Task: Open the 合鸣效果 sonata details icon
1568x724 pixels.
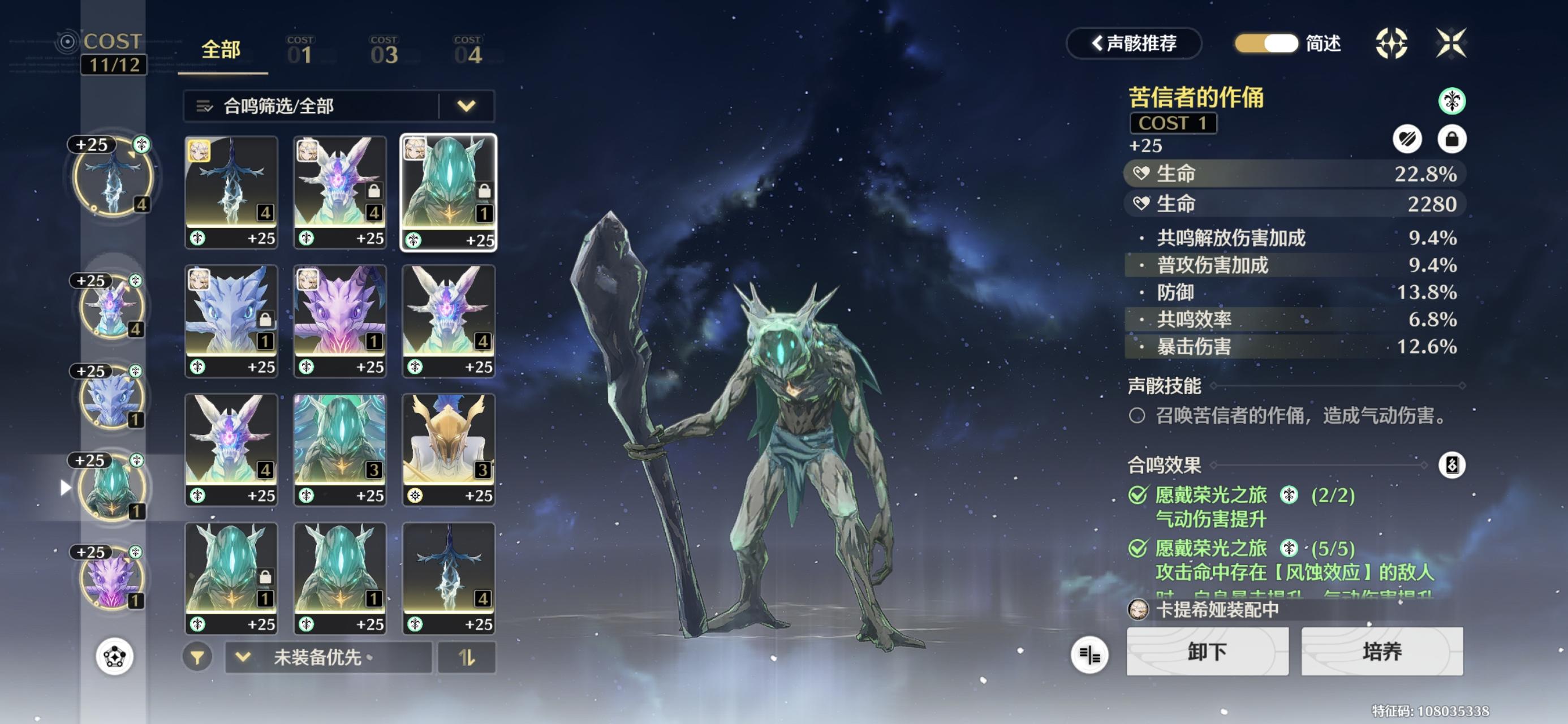Action: [1451, 466]
